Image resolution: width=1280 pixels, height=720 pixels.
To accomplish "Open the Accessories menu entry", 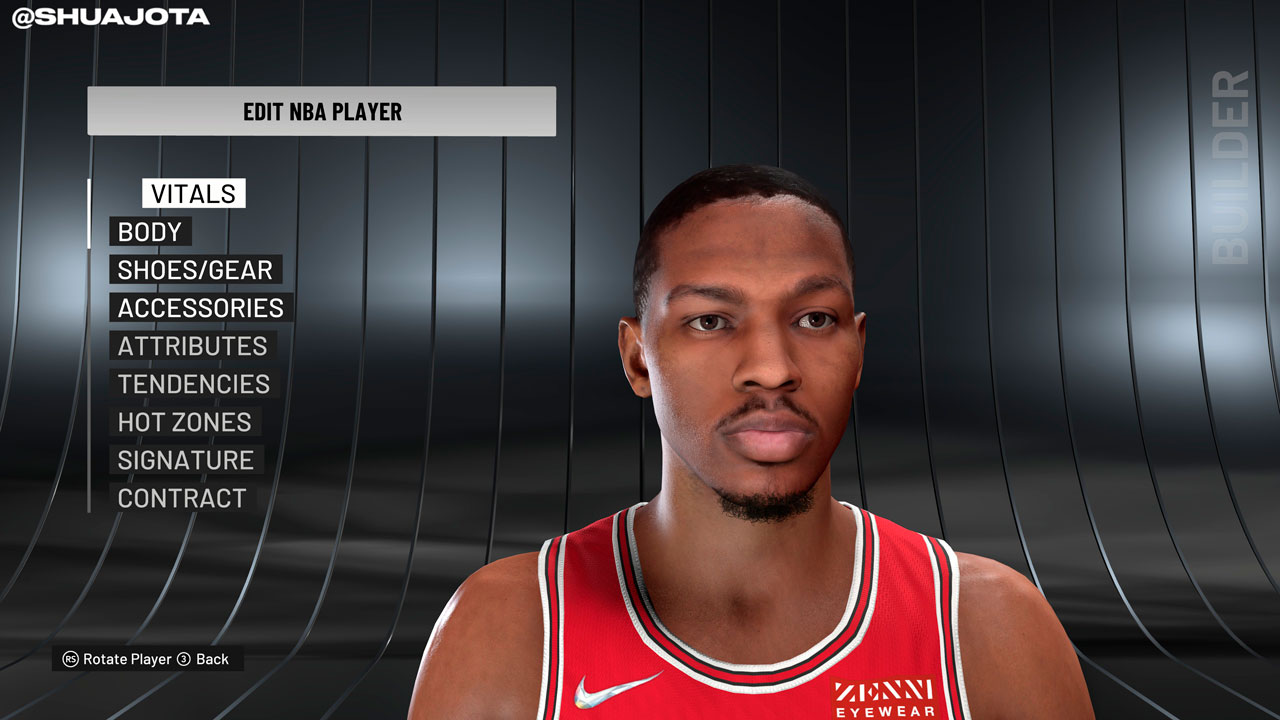I will pos(200,308).
